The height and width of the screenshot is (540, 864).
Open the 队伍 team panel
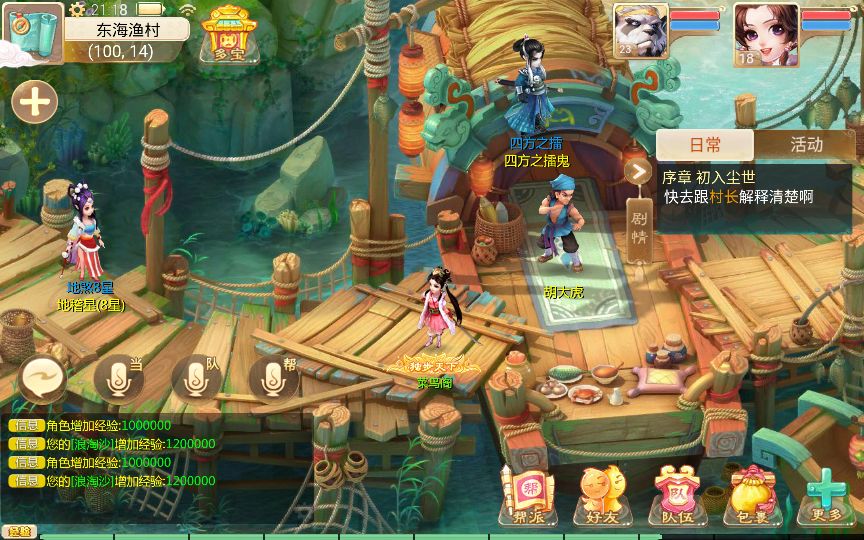(x=671, y=495)
